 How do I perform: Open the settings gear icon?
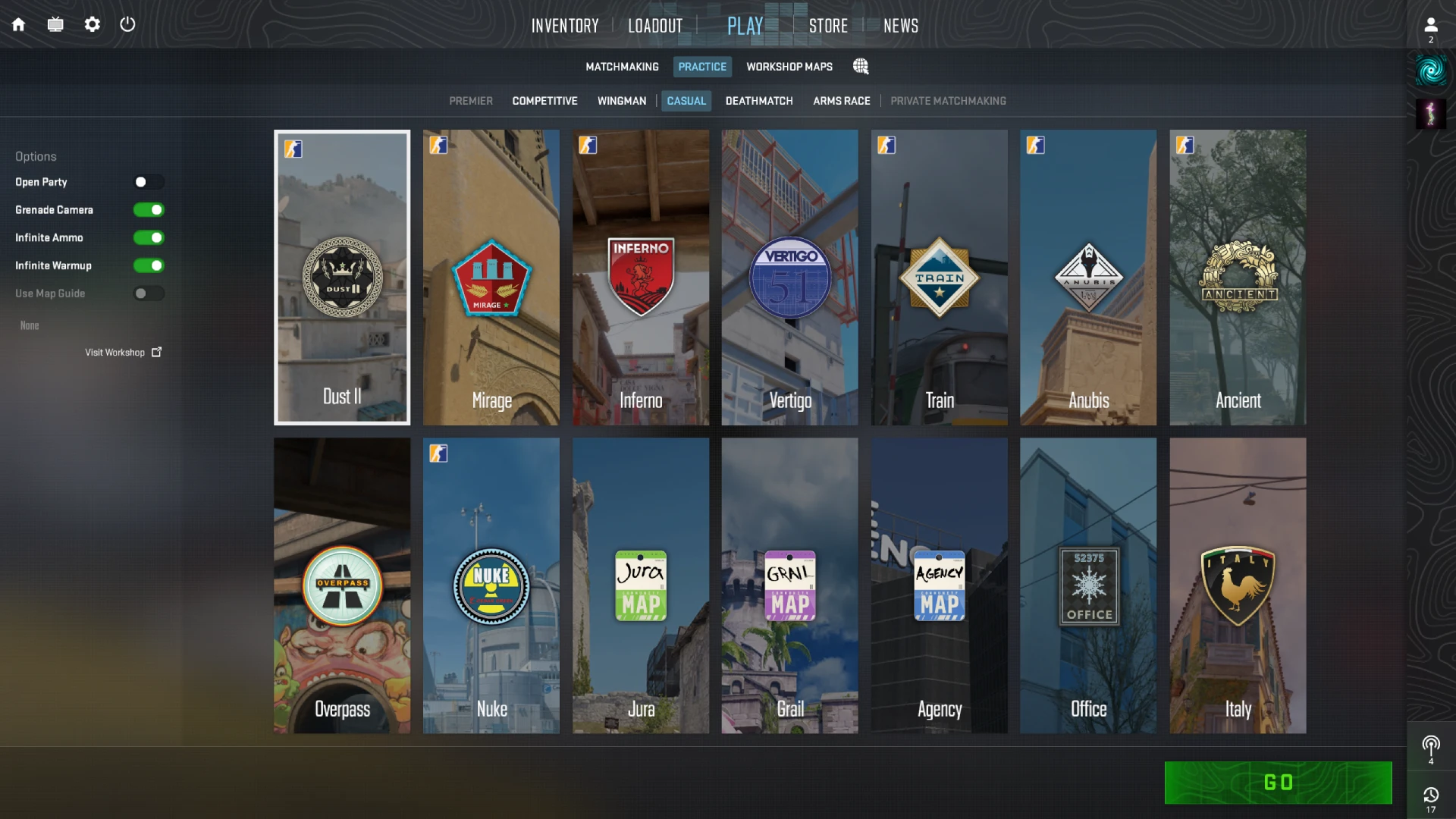coord(93,24)
